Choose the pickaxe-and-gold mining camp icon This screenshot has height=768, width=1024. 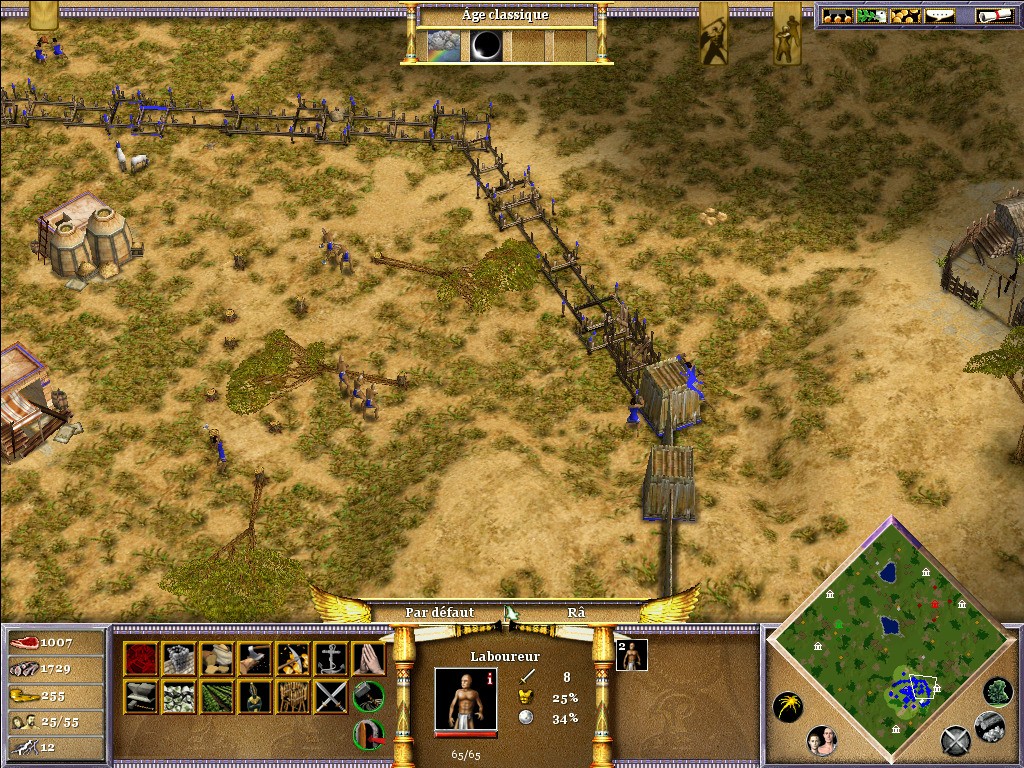pos(293,658)
